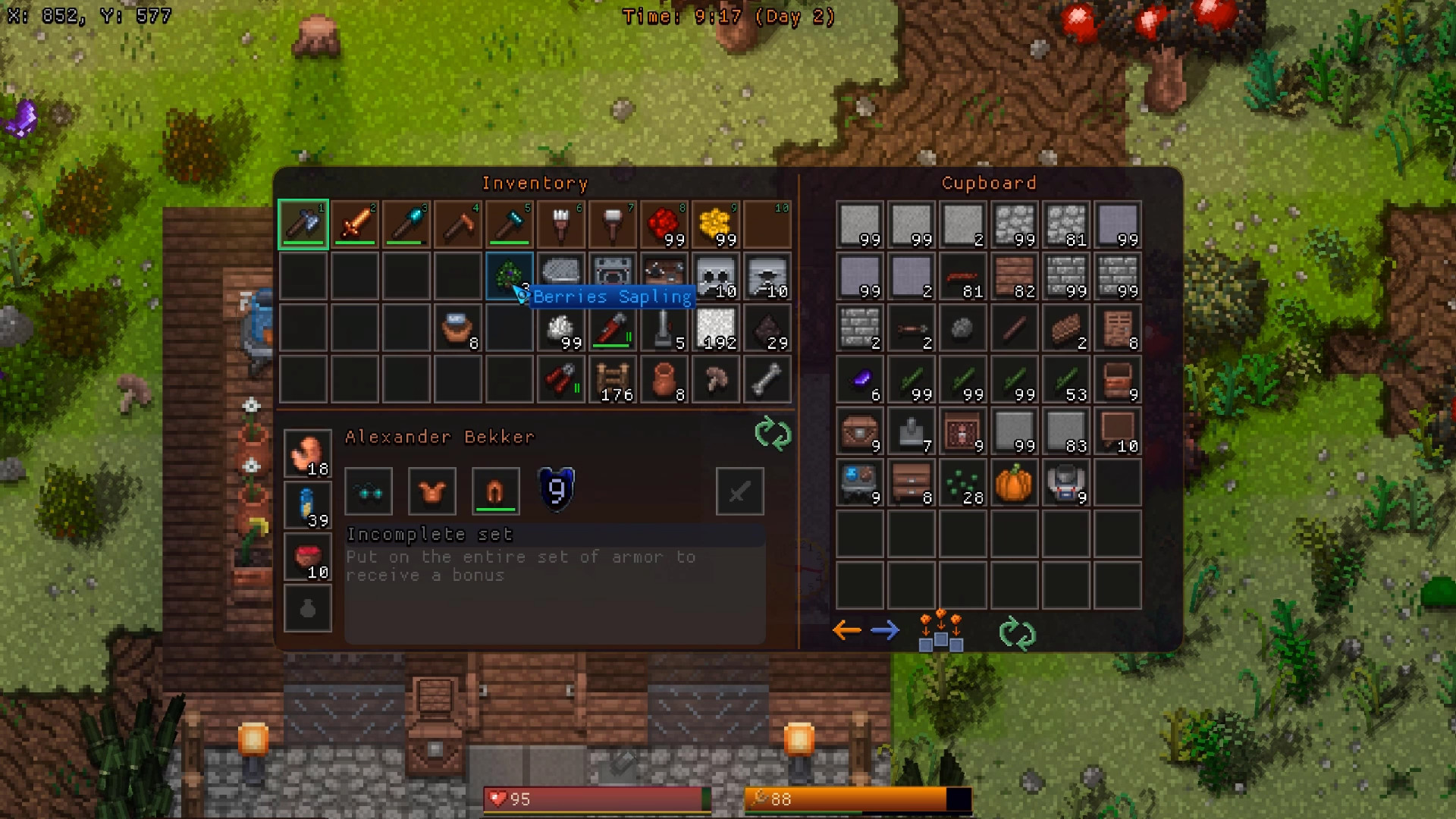Click the blue right arrow under Cupboard

(x=885, y=630)
